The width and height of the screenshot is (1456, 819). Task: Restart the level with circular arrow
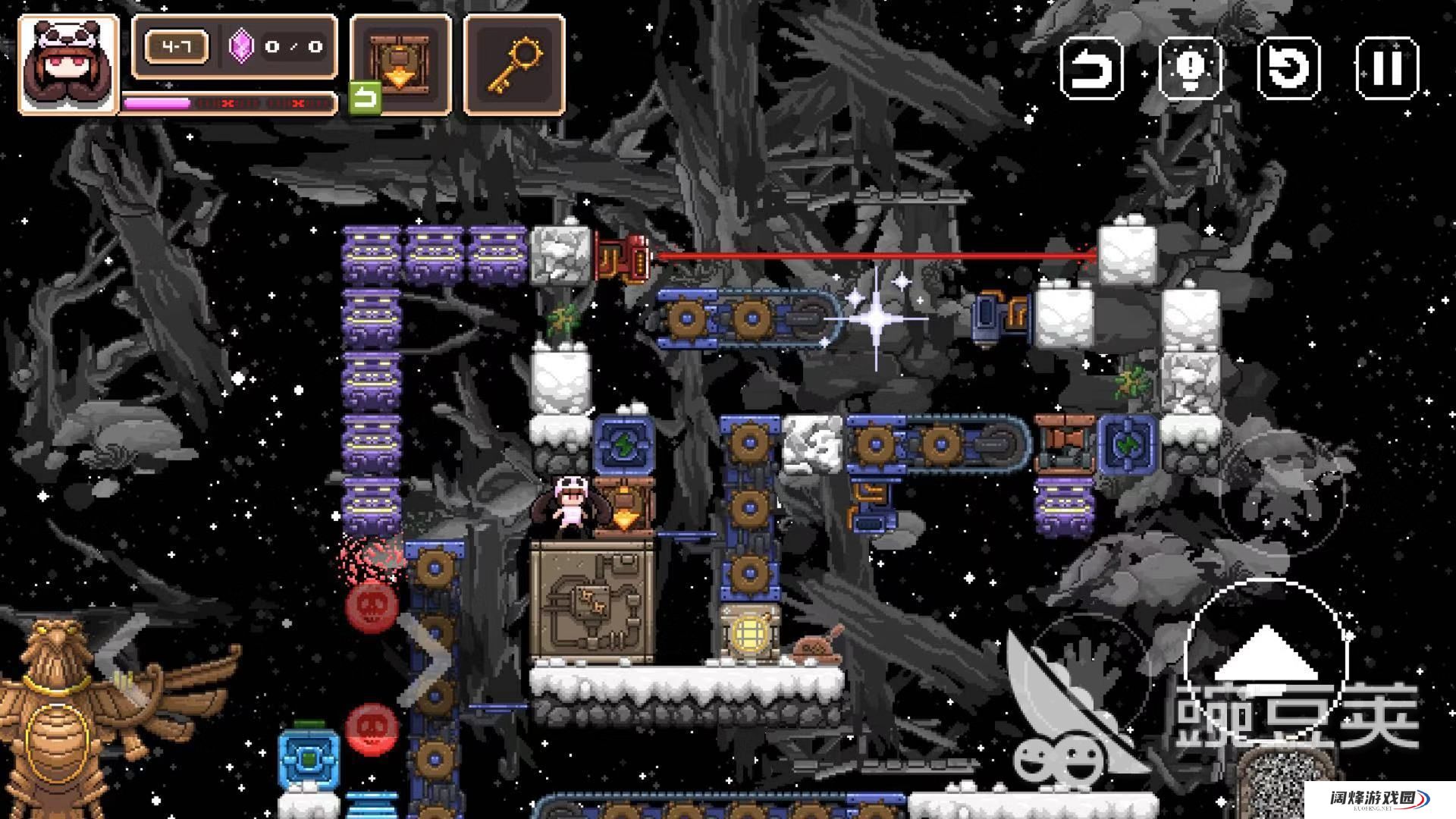point(1288,68)
